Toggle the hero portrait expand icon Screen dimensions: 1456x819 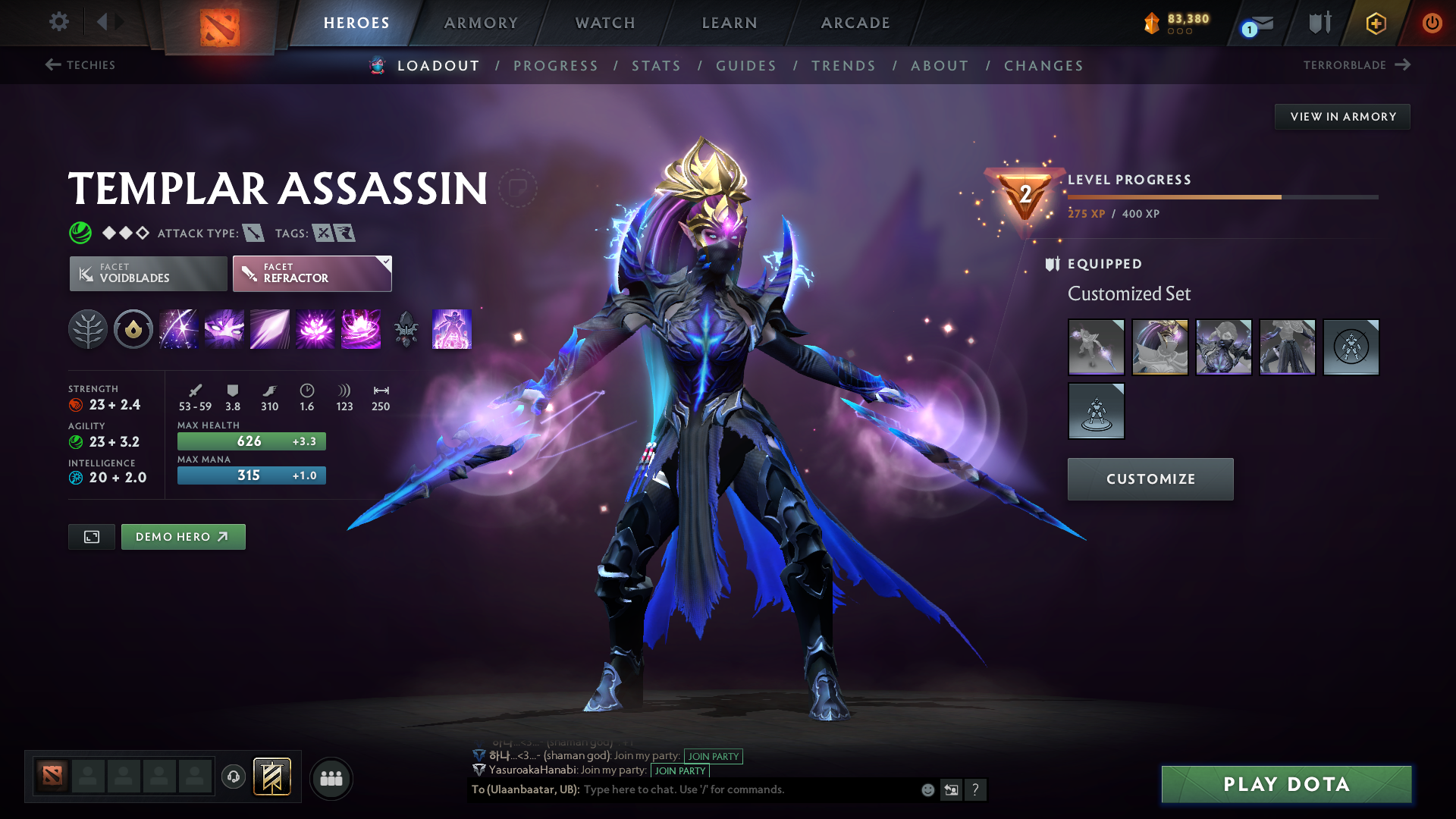pyautogui.click(x=91, y=536)
